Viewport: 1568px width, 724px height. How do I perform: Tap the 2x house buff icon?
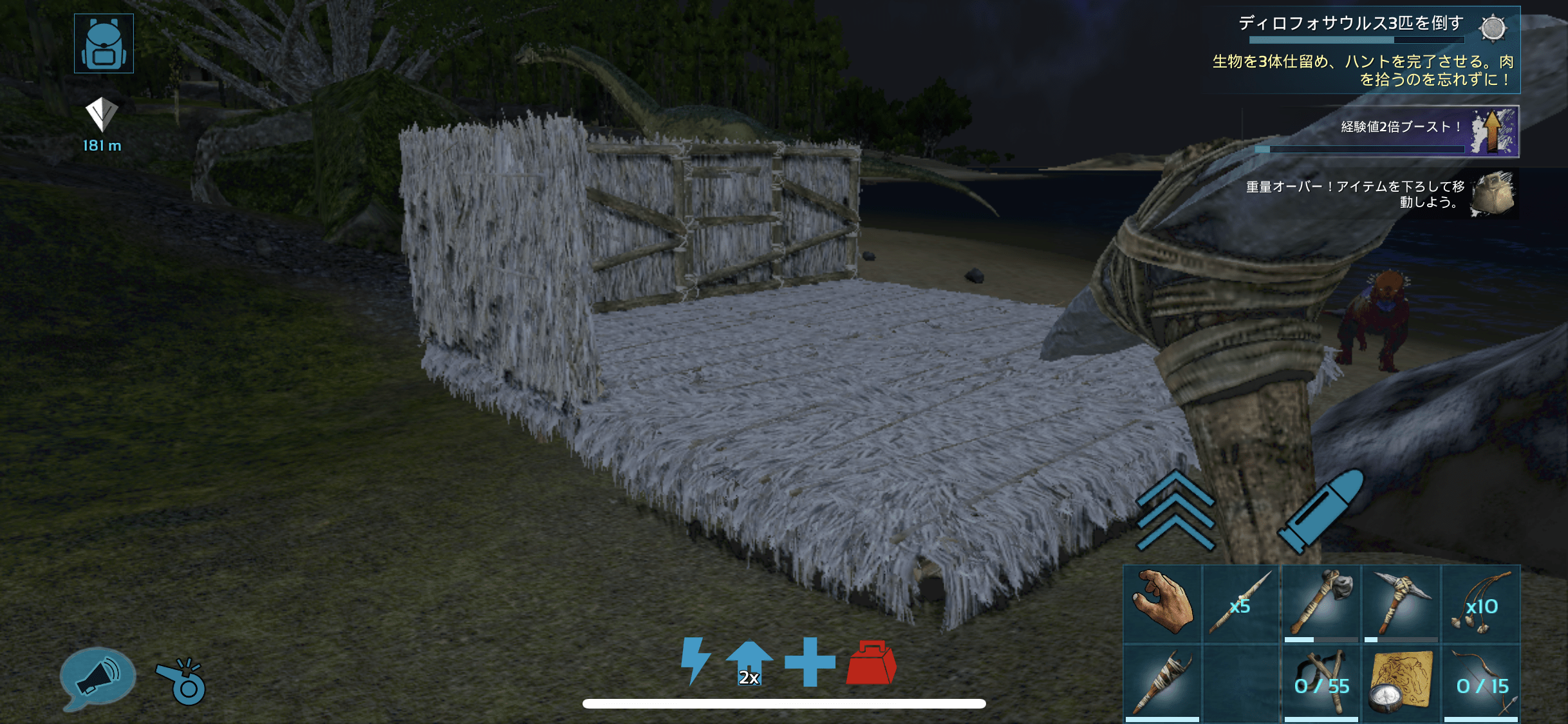[x=749, y=663]
